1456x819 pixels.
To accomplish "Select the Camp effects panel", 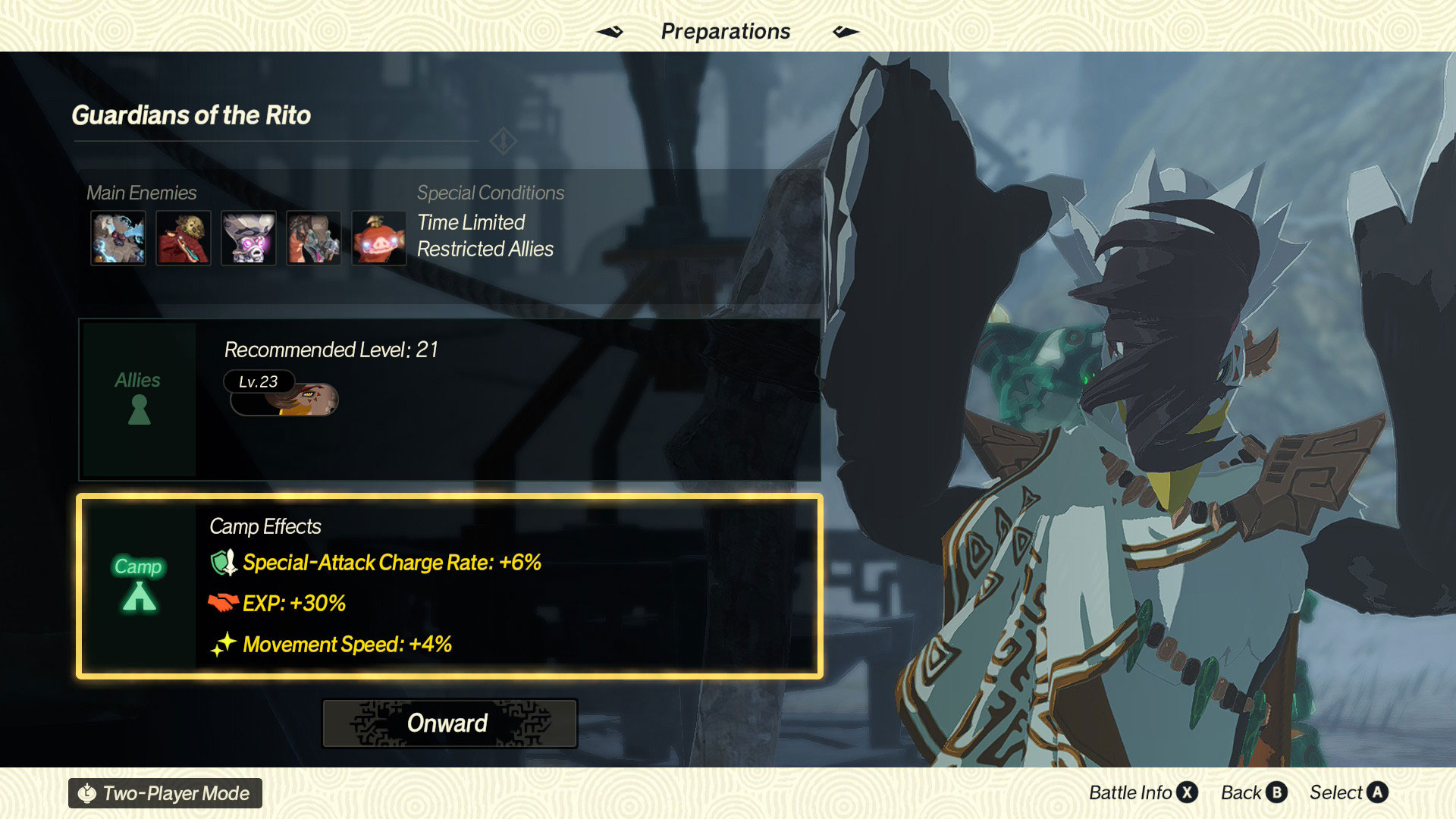I will [139, 585].
